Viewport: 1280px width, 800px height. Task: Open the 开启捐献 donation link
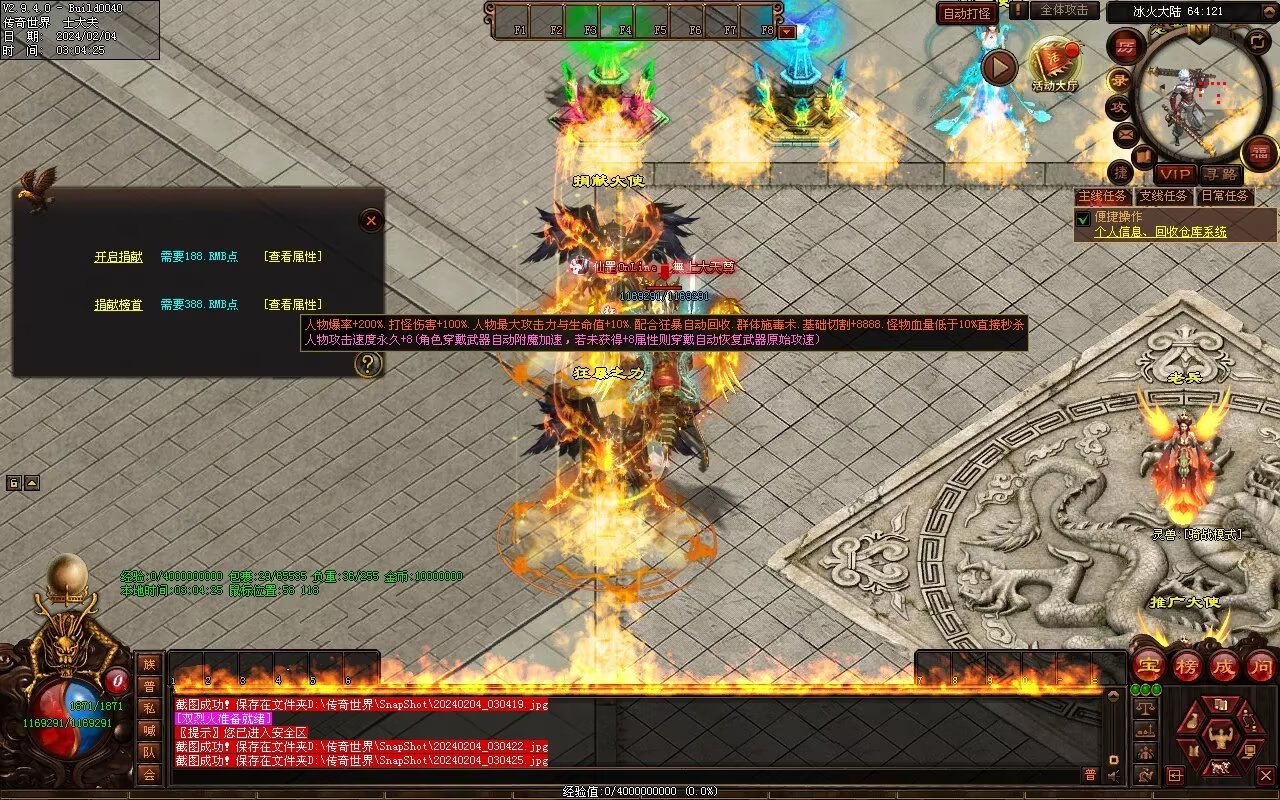(118, 257)
